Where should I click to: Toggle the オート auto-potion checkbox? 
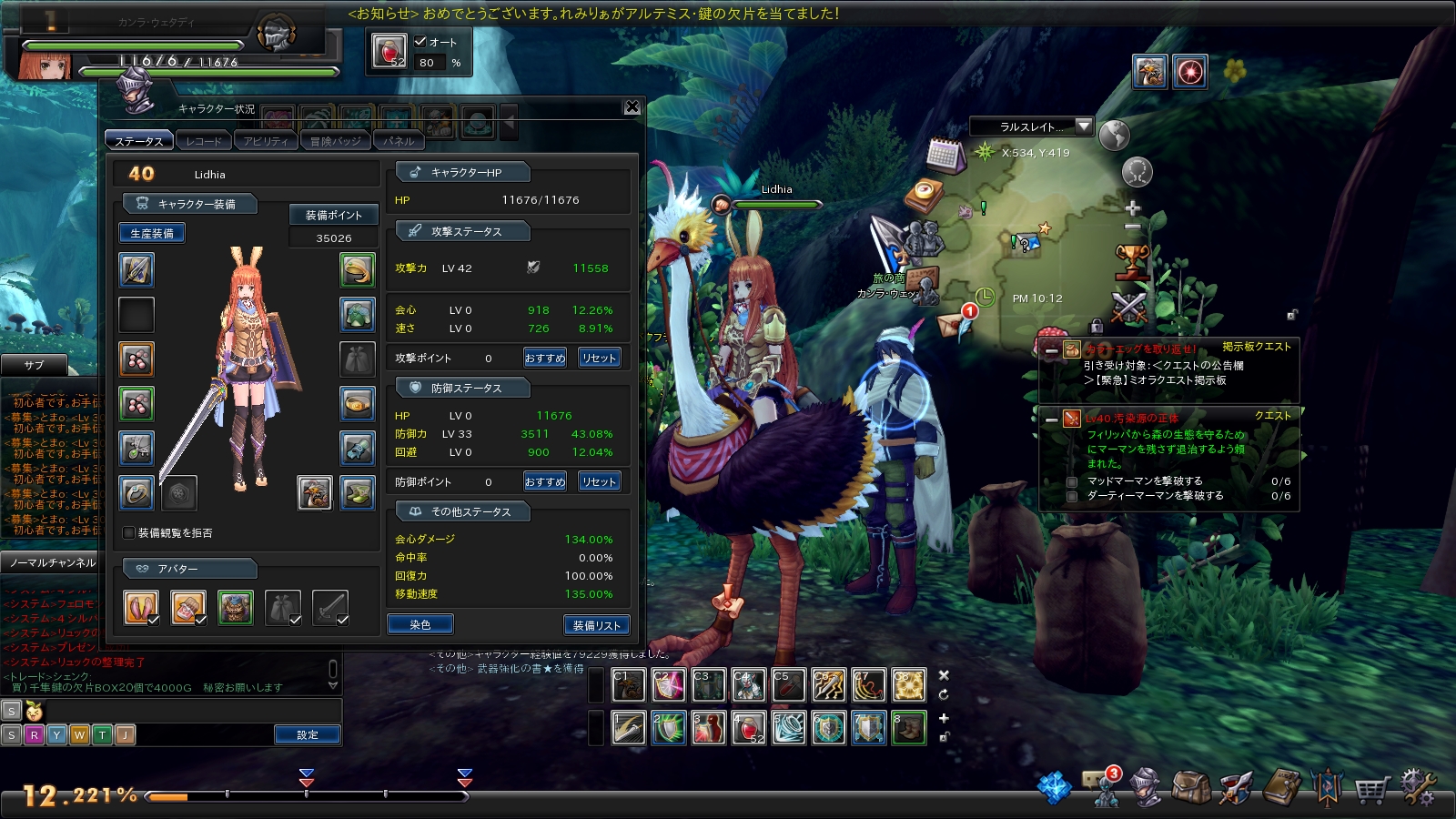[420, 42]
